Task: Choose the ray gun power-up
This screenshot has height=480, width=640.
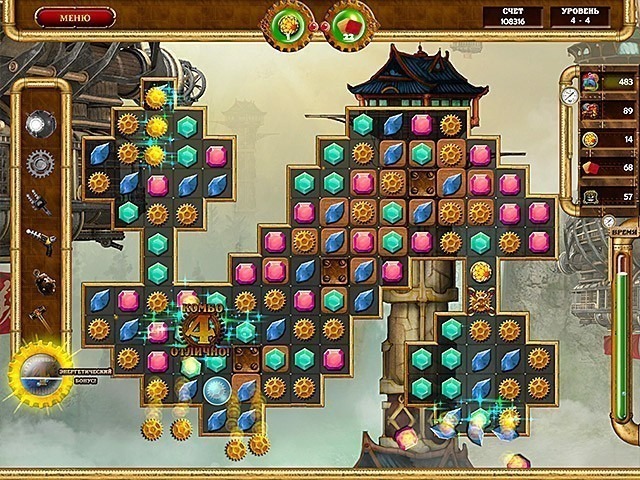Action: tap(40, 241)
